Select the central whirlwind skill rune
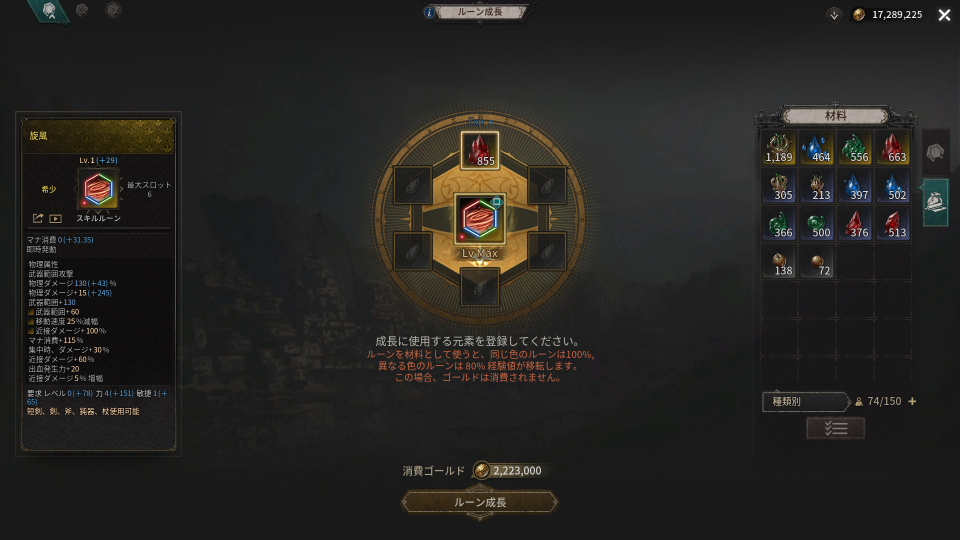This screenshot has height=540, width=960. click(480, 219)
